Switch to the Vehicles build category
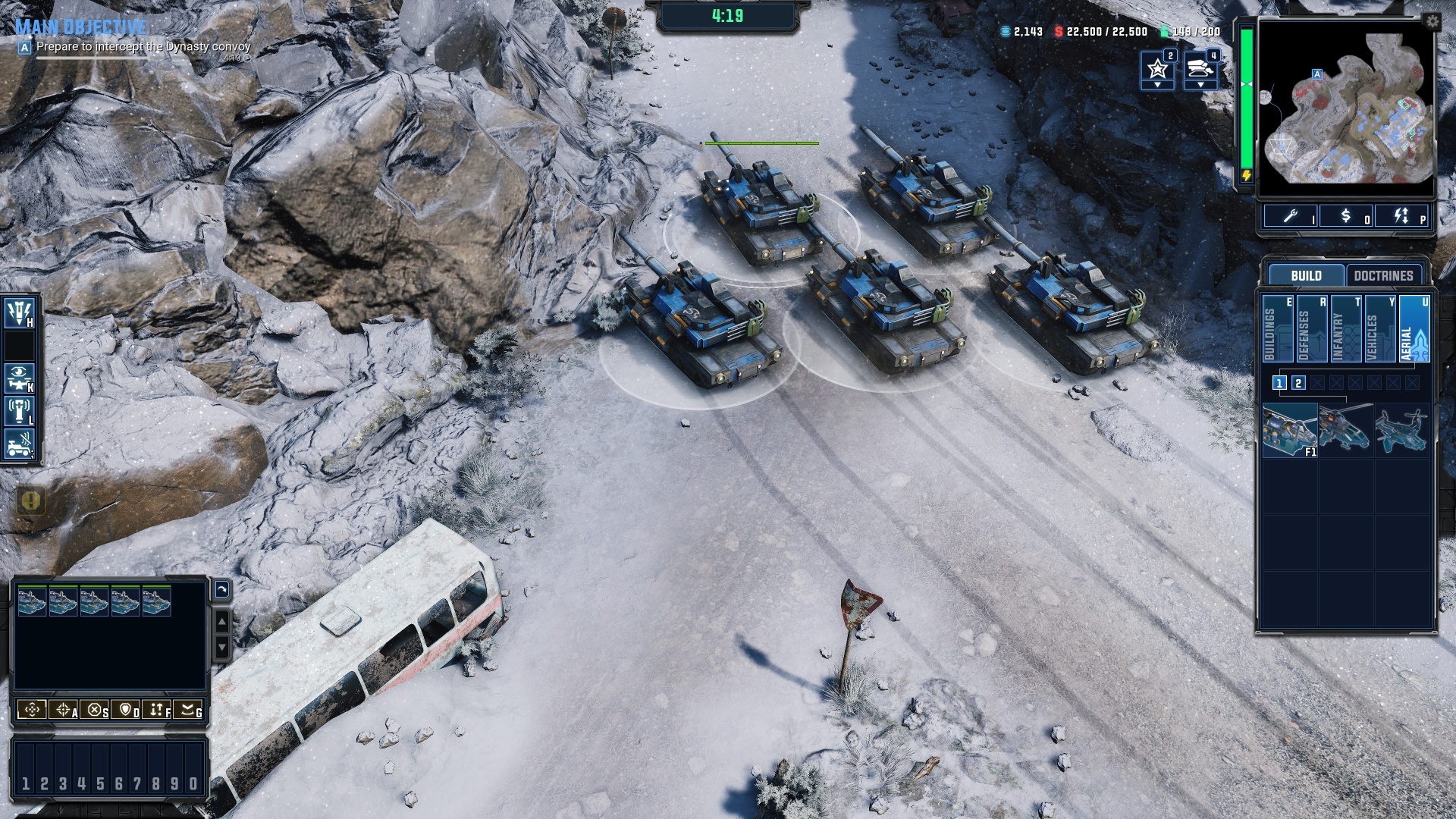Image resolution: width=1456 pixels, height=819 pixels. (x=1379, y=329)
